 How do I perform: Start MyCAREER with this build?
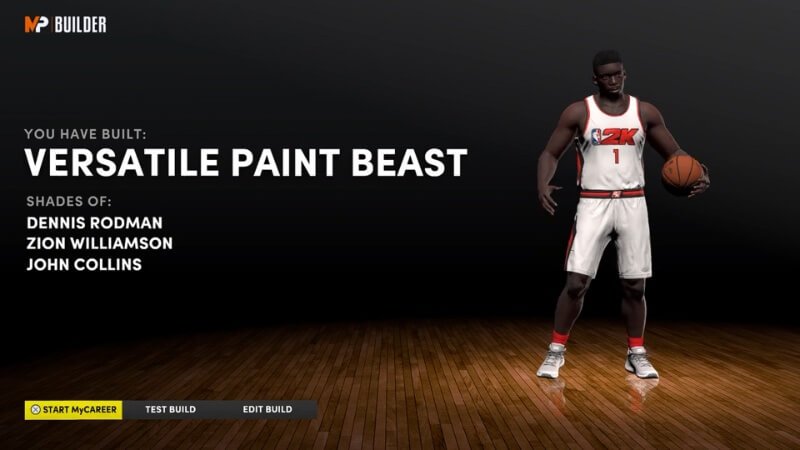tap(74, 410)
